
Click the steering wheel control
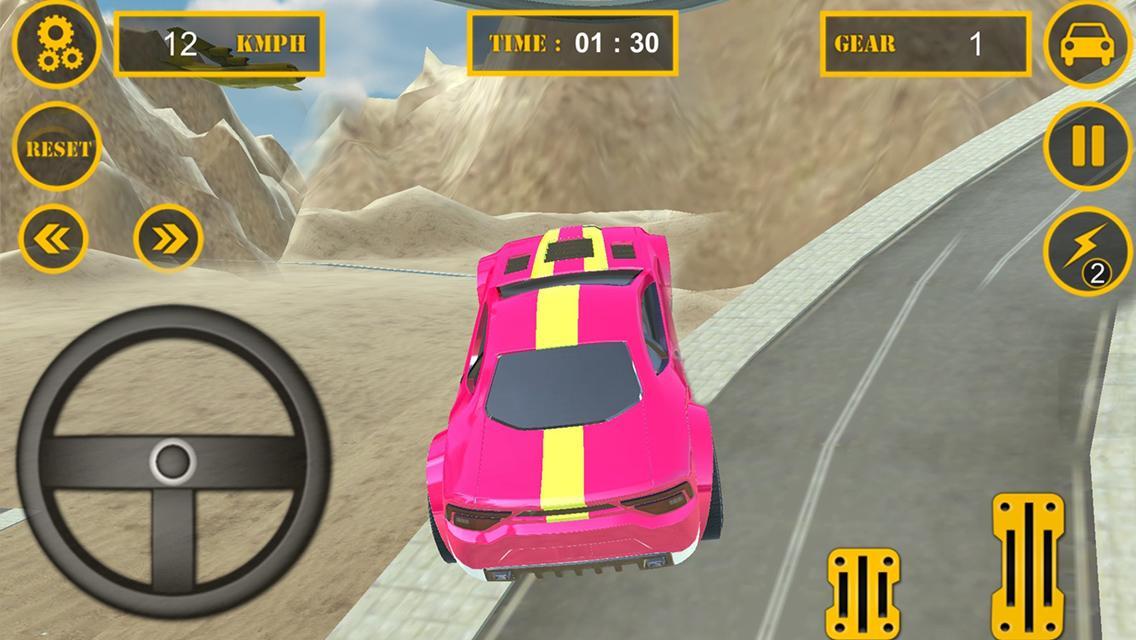pyautogui.click(x=173, y=462)
